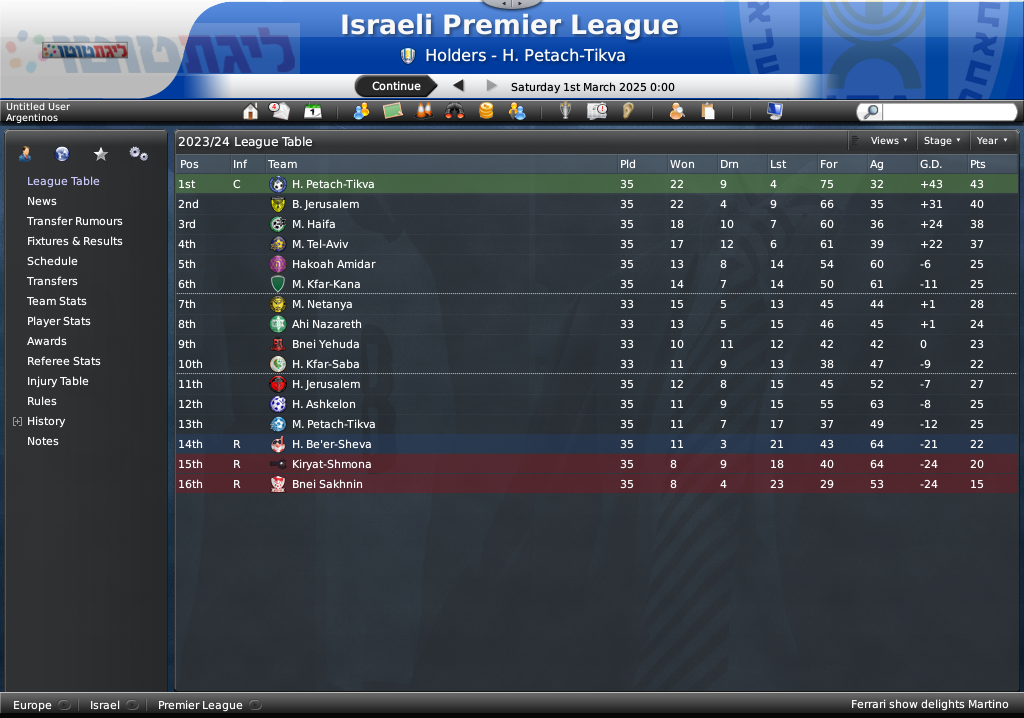
Task: Open the Views dropdown
Action: (888, 141)
